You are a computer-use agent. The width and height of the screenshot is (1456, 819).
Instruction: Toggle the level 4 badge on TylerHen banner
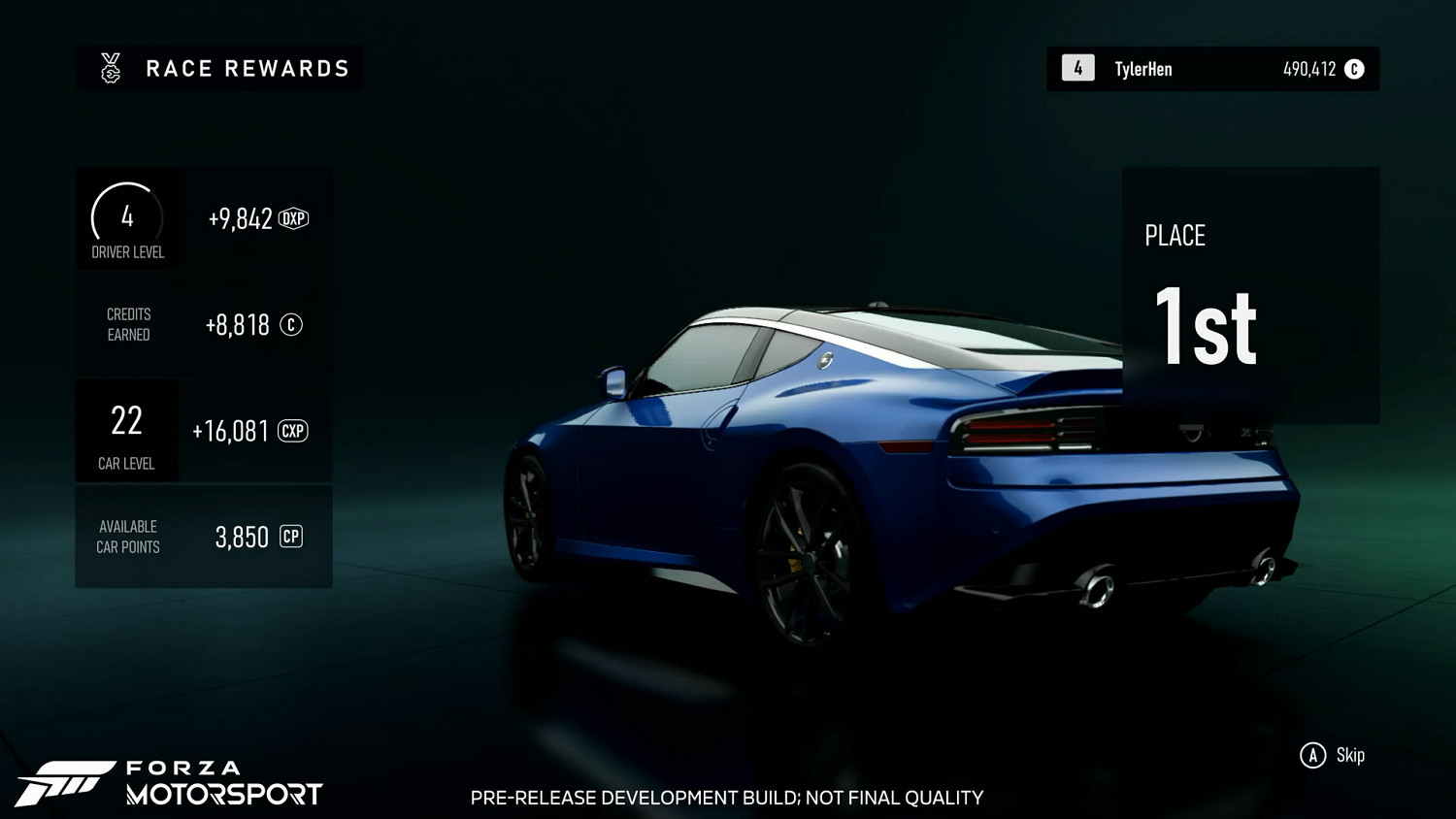point(1076,69)
